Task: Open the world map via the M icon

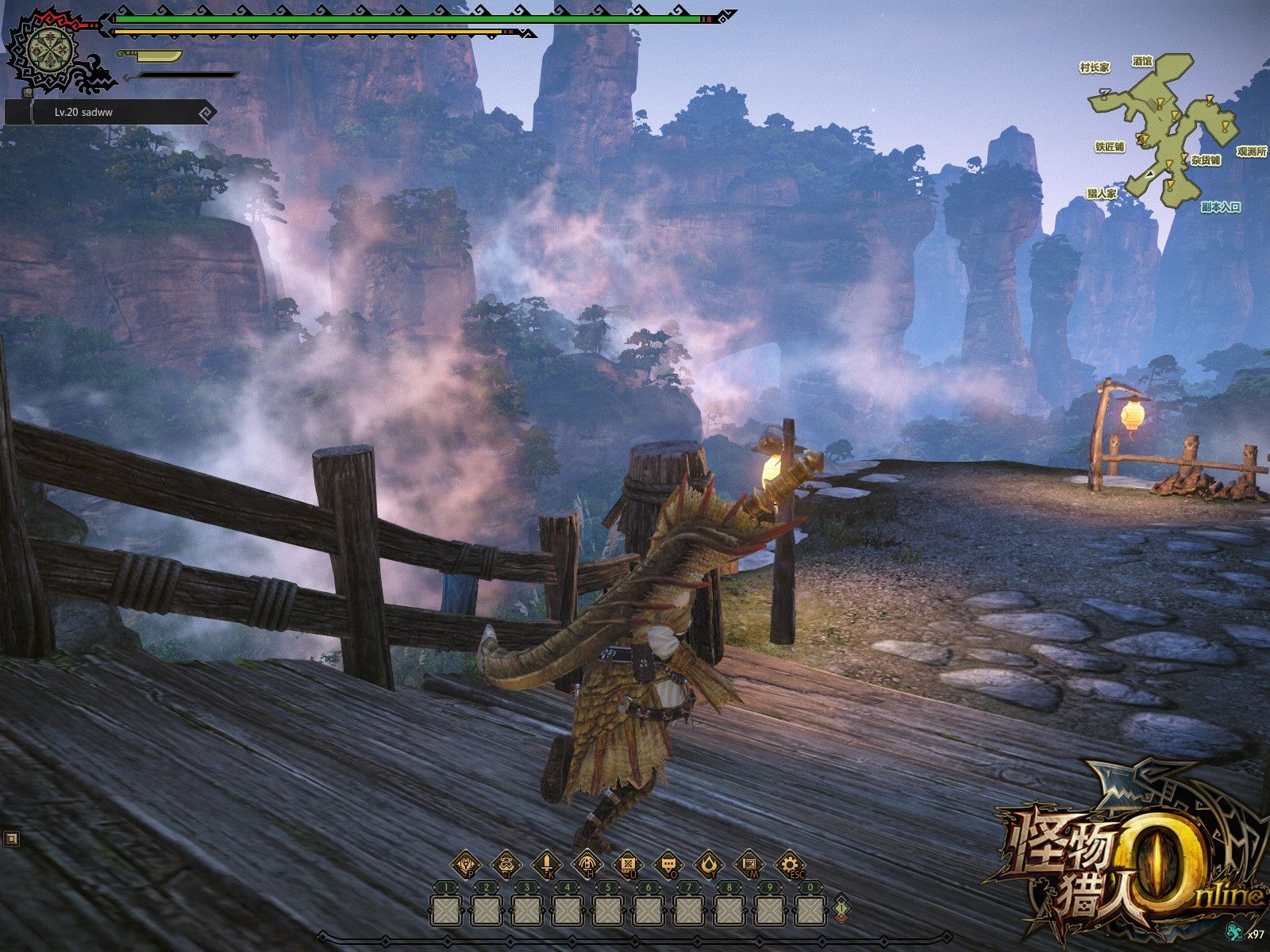Action: (x=751, y=865)
